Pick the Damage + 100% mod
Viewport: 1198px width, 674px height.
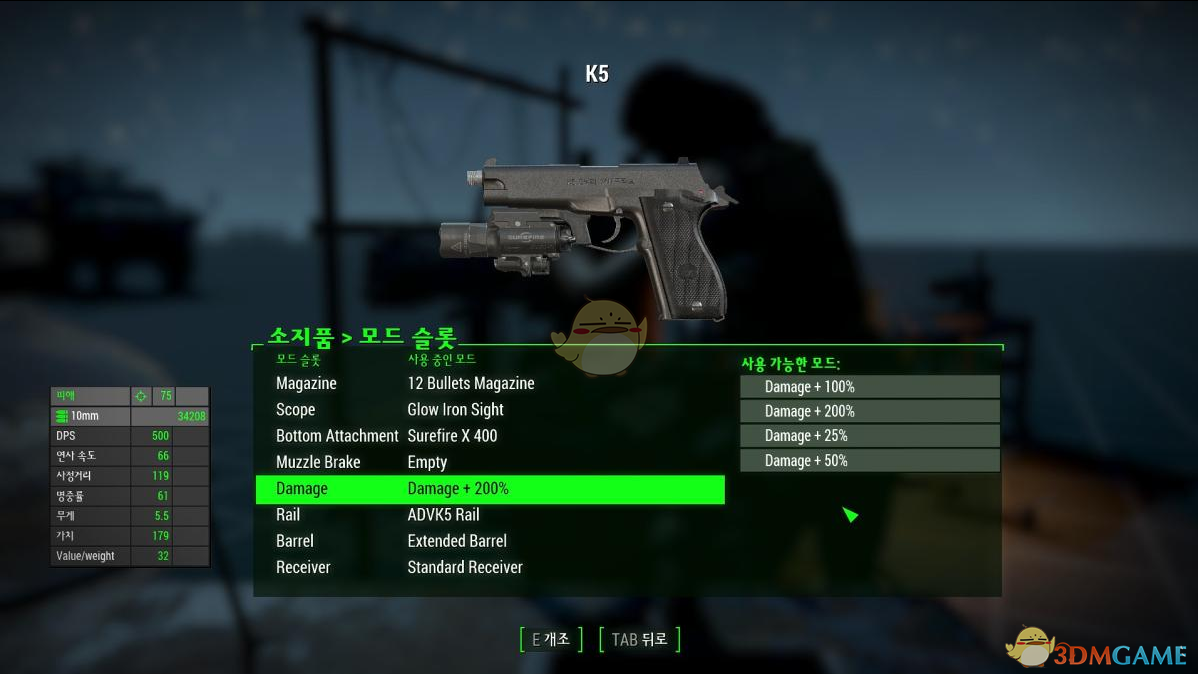tap(869, 387)
